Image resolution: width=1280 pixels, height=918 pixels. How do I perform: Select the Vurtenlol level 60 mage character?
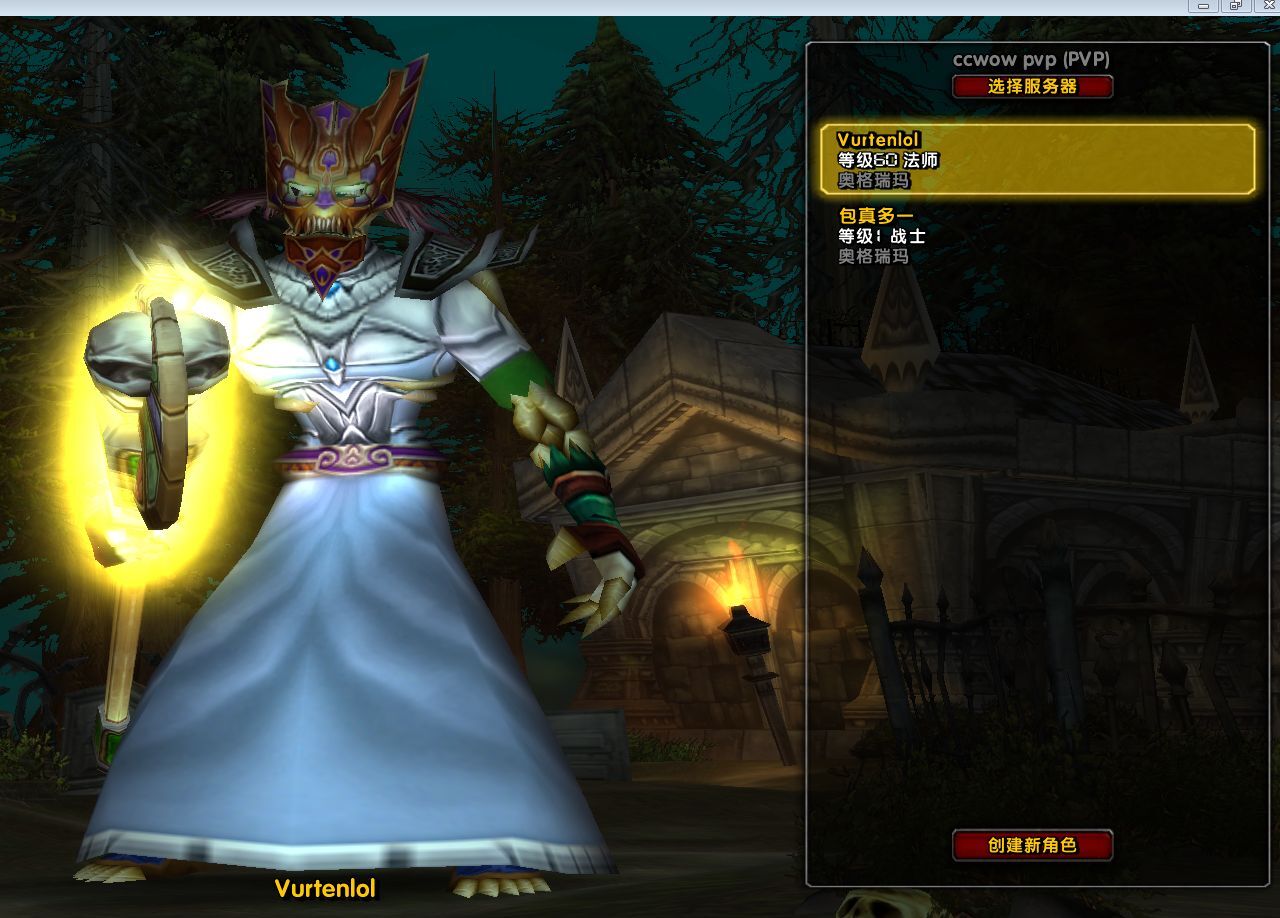point(1037,159)
